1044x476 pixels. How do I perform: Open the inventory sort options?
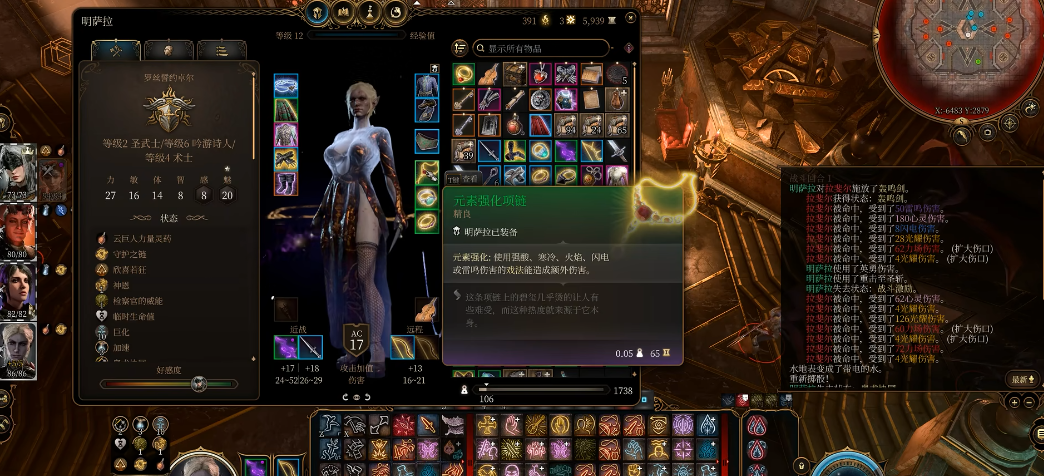coord(460,48)
